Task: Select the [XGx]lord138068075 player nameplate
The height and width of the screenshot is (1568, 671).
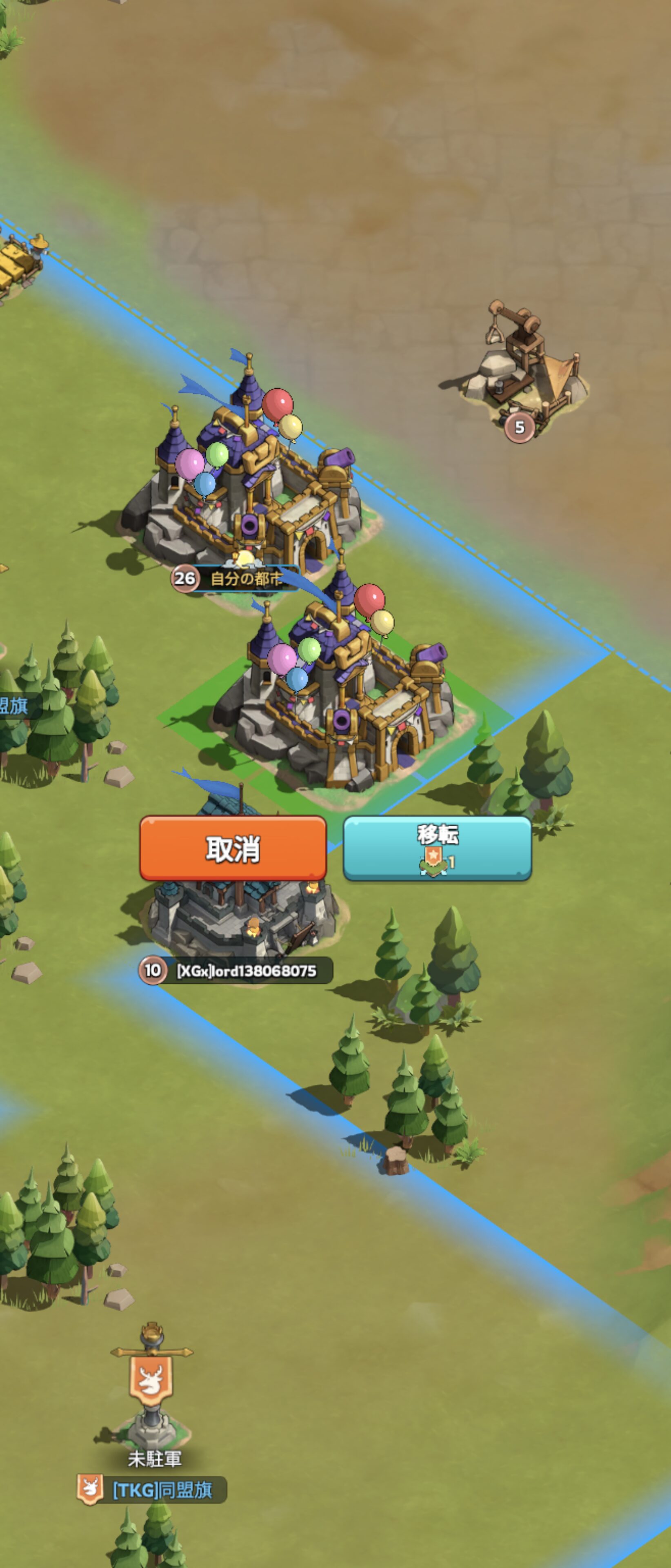Action: pos(247,970)
